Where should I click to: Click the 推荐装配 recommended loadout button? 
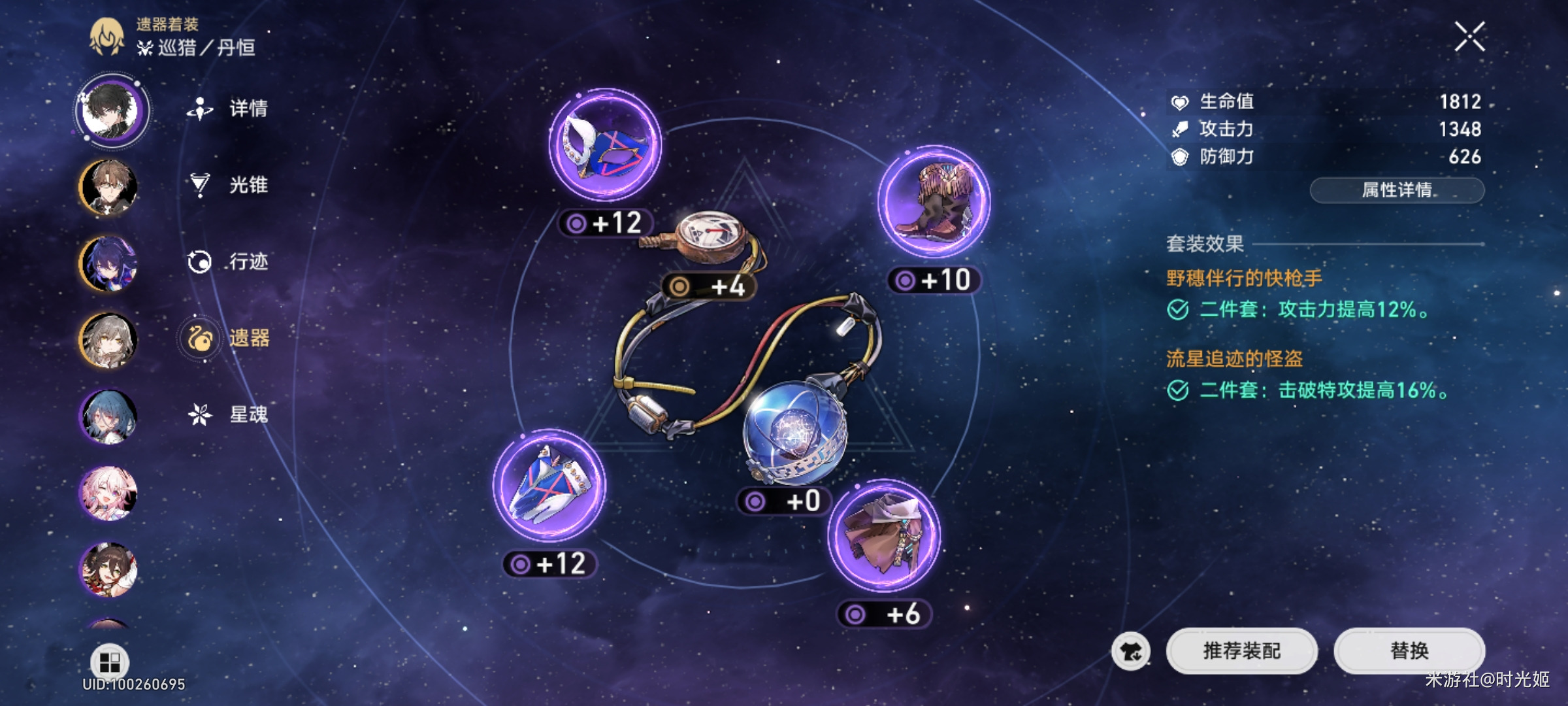click(x=1241, y=650)
